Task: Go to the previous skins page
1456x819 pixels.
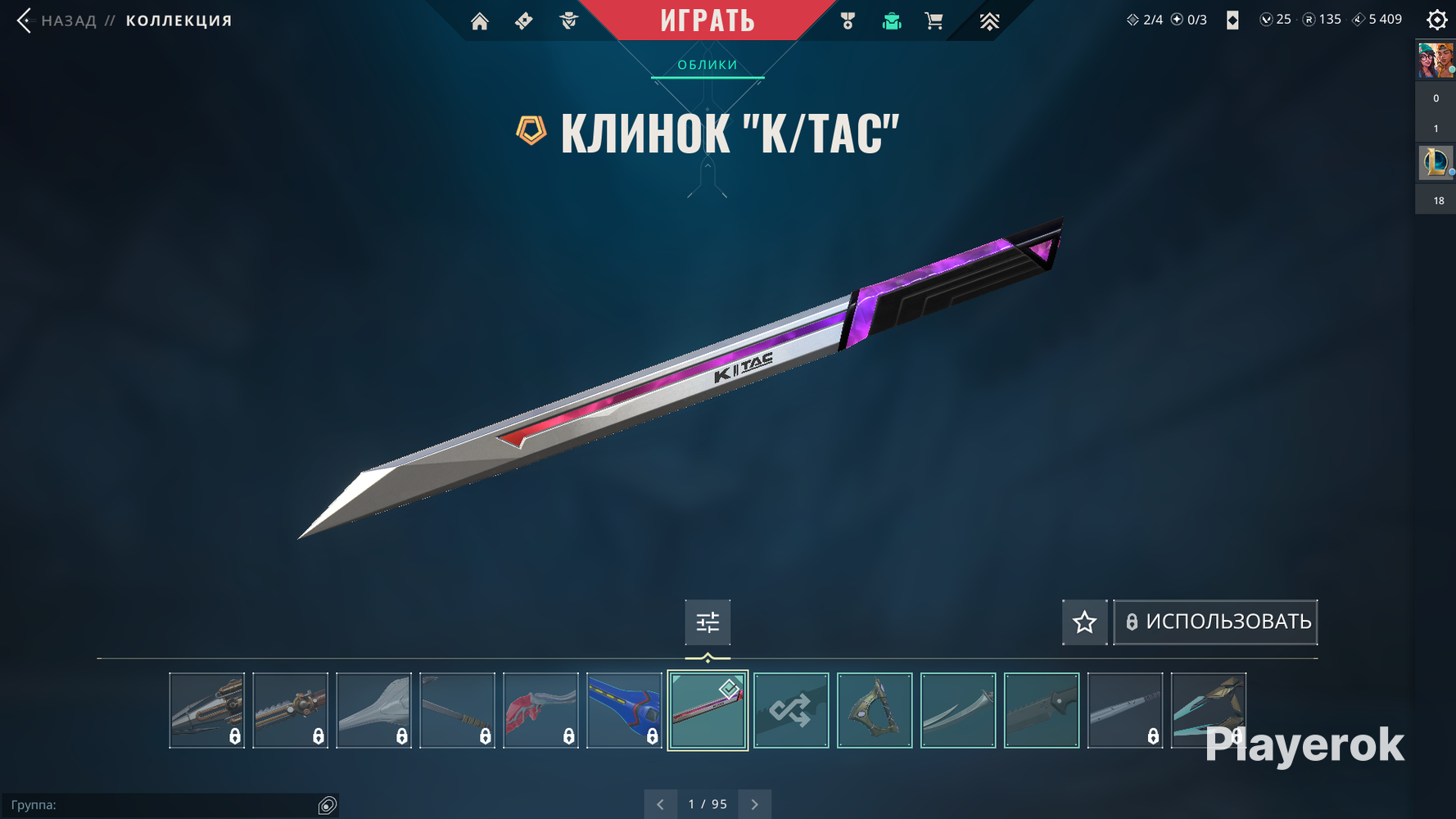Action: [660, 804]
